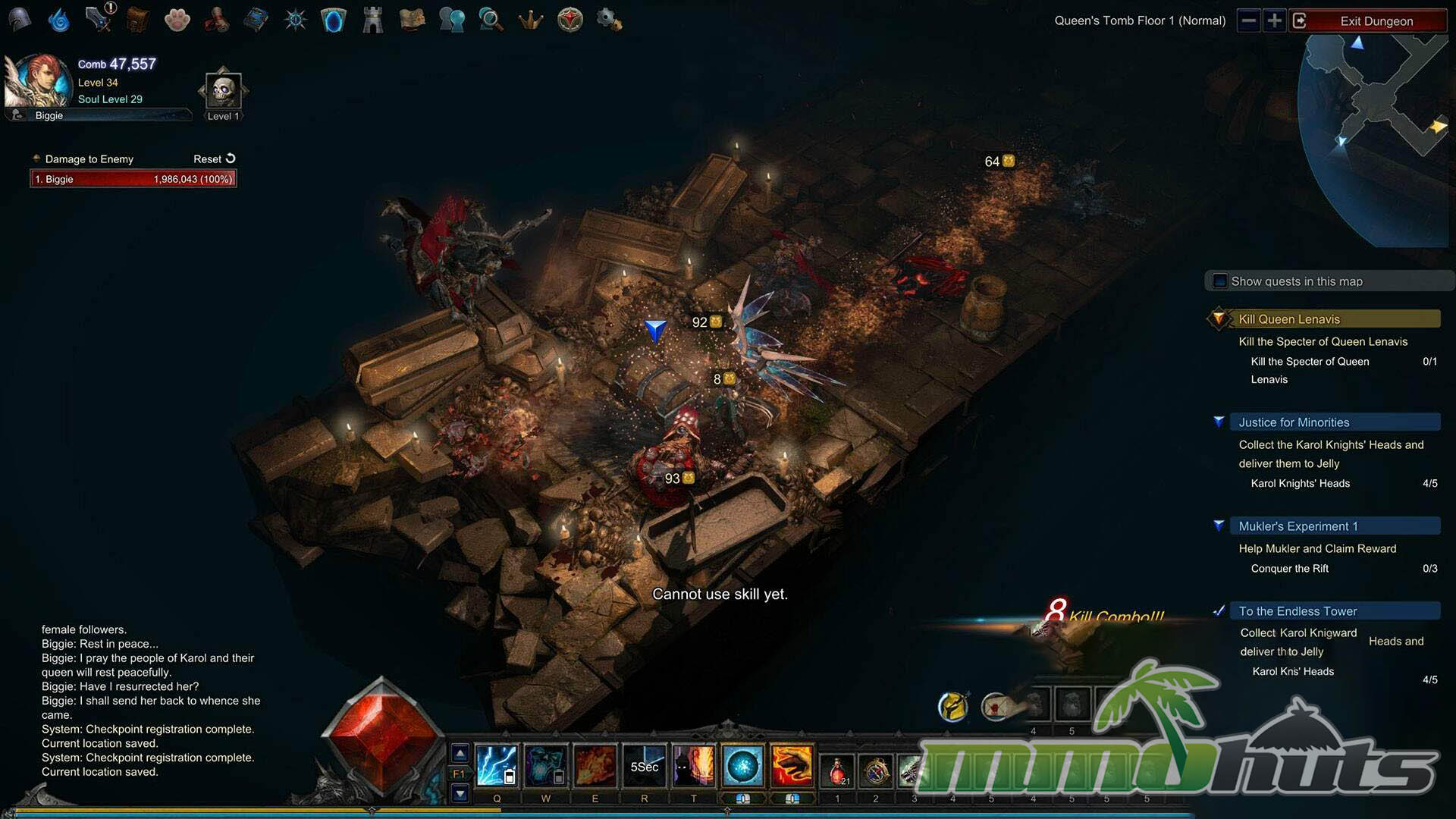Zoom in the minimap with plus button
Screen dimensions: 1456x819
pyautogui.click(x=1275, y=20)
